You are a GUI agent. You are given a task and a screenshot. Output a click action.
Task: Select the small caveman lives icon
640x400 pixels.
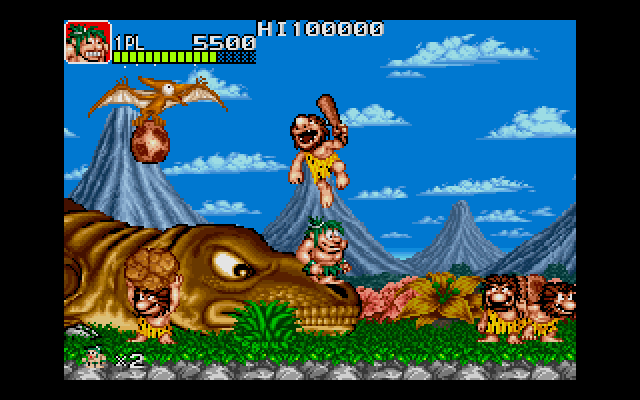[x=96, y=356]
